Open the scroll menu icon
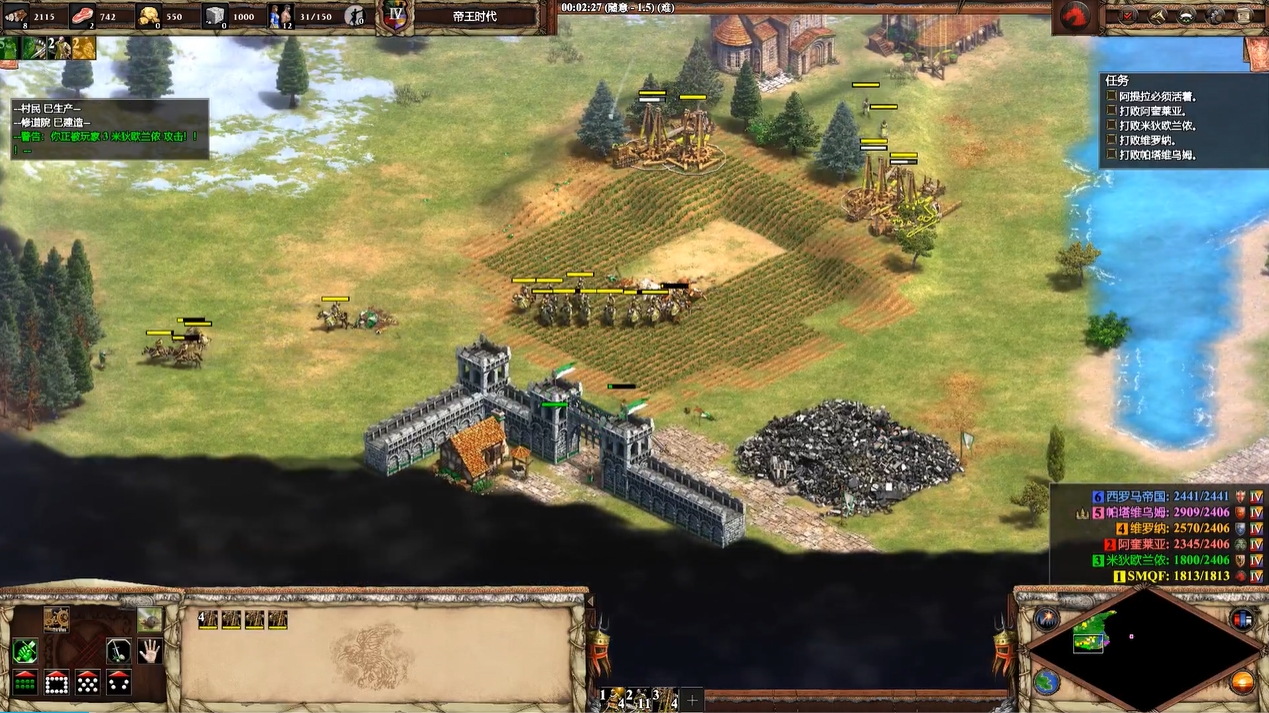The image size is (1269, 713). click(1243, 15)
